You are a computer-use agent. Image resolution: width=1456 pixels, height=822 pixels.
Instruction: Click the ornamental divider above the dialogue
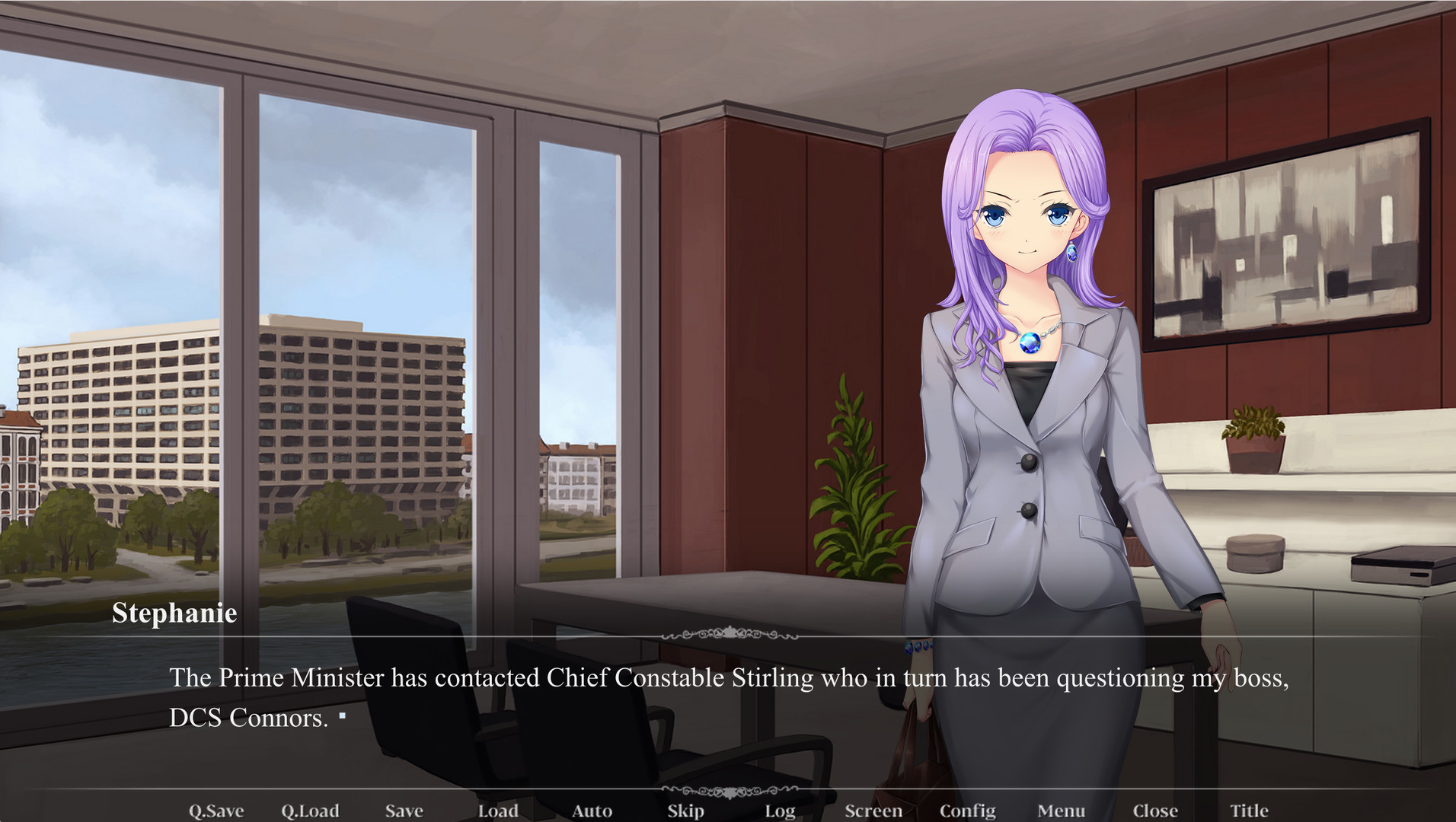click(728, 633)
